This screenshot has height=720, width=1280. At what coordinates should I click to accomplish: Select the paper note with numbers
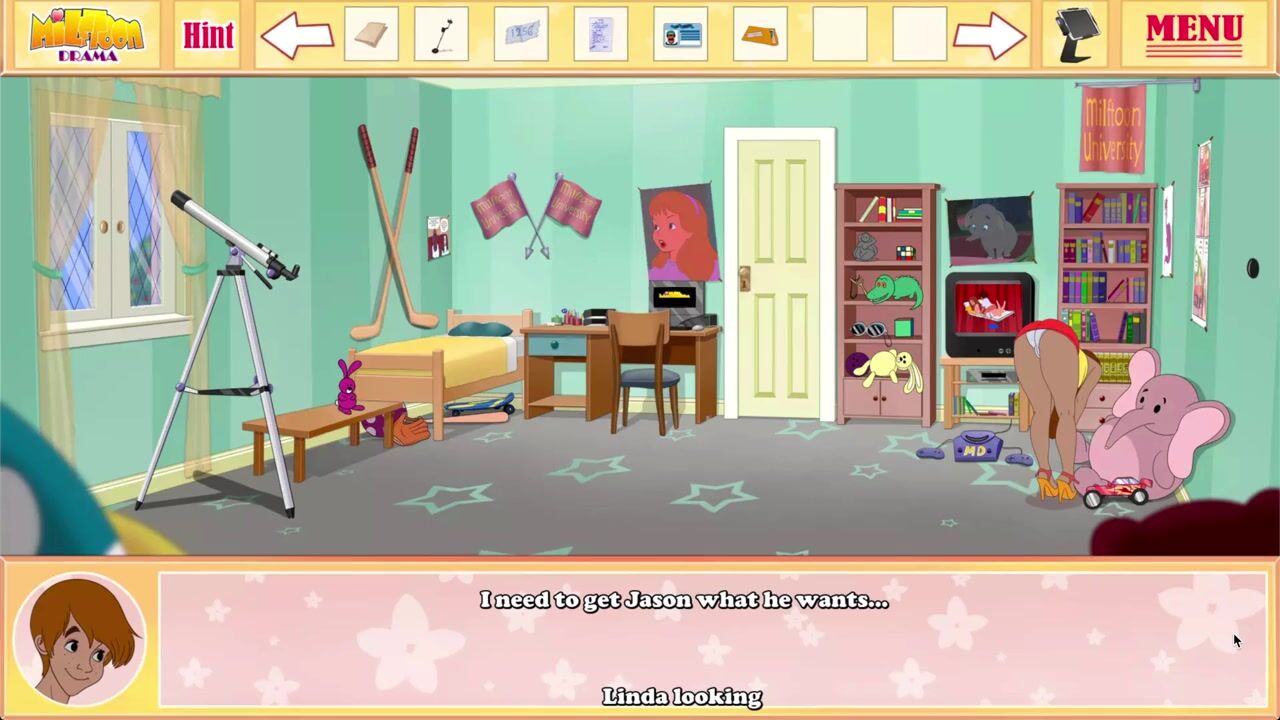[x=521, y=35]
